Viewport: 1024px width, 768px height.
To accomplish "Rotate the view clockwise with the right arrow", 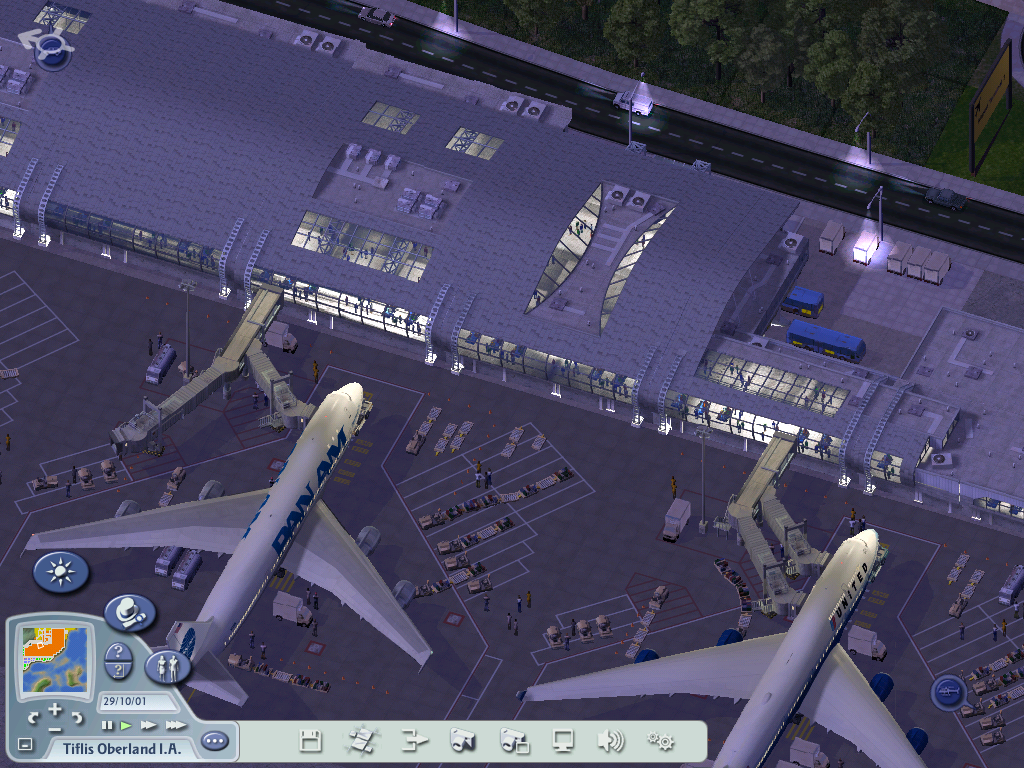I will click(x=77, y=718).
